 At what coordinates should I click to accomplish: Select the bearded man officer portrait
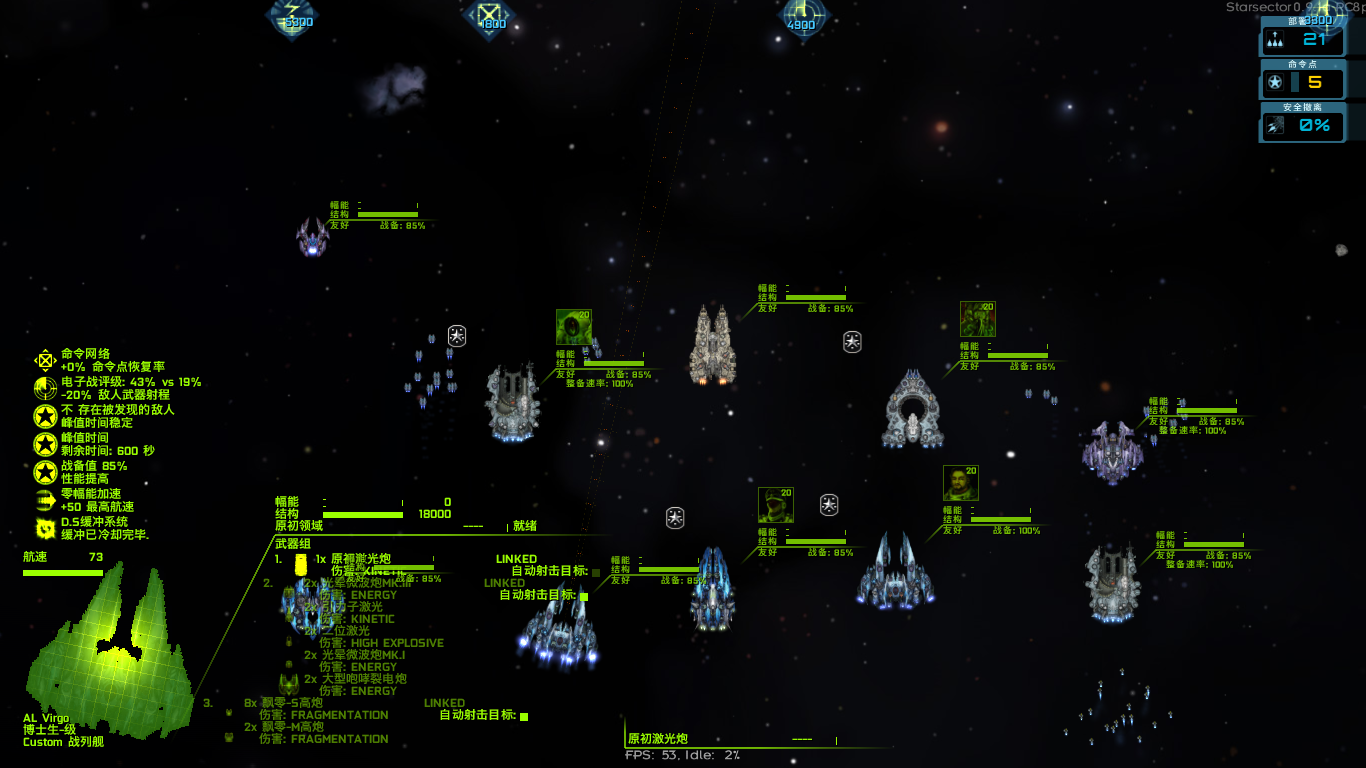click(960, 483)
